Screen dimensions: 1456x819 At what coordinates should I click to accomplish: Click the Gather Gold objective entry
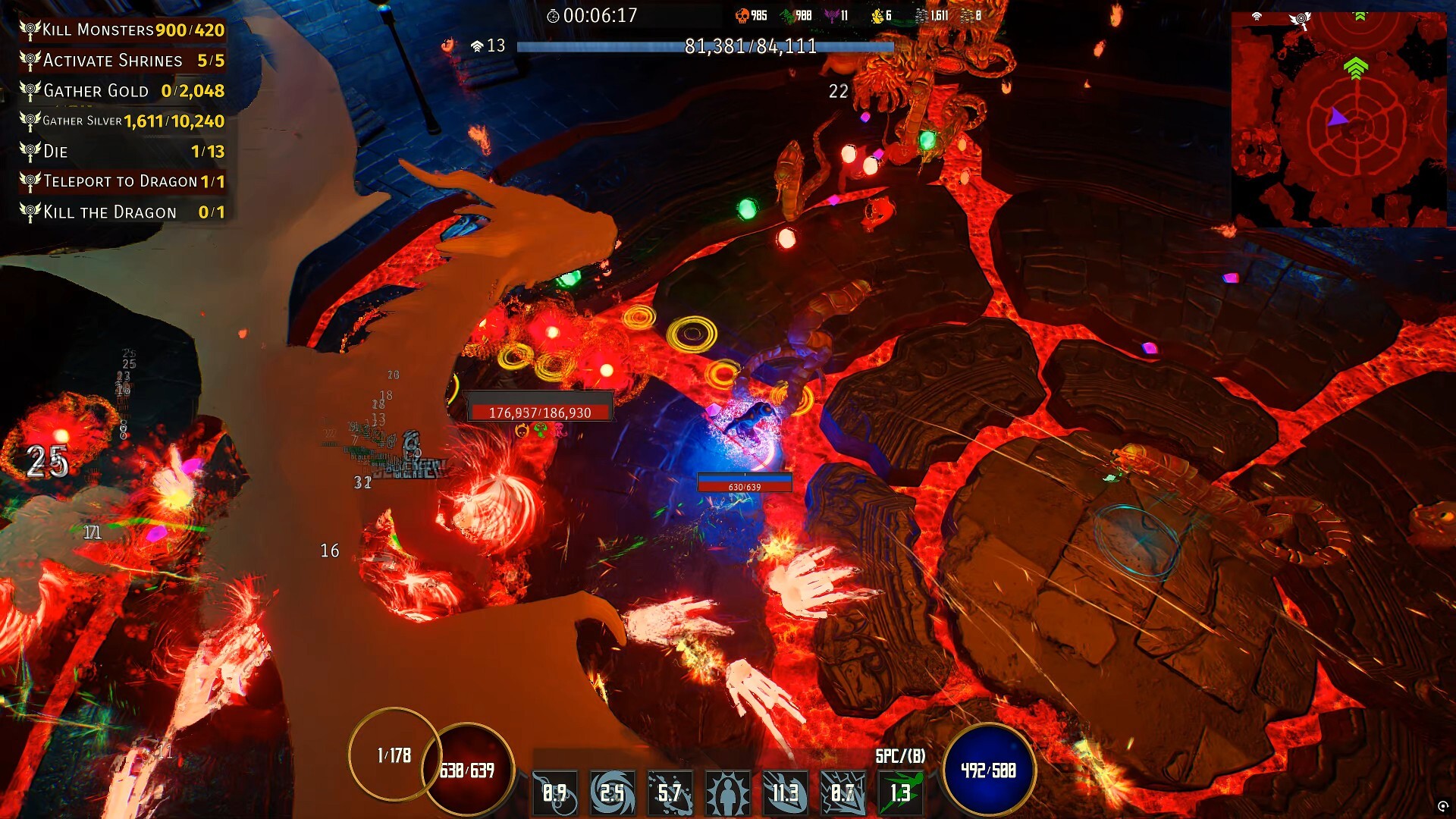(x=121, y=91)
